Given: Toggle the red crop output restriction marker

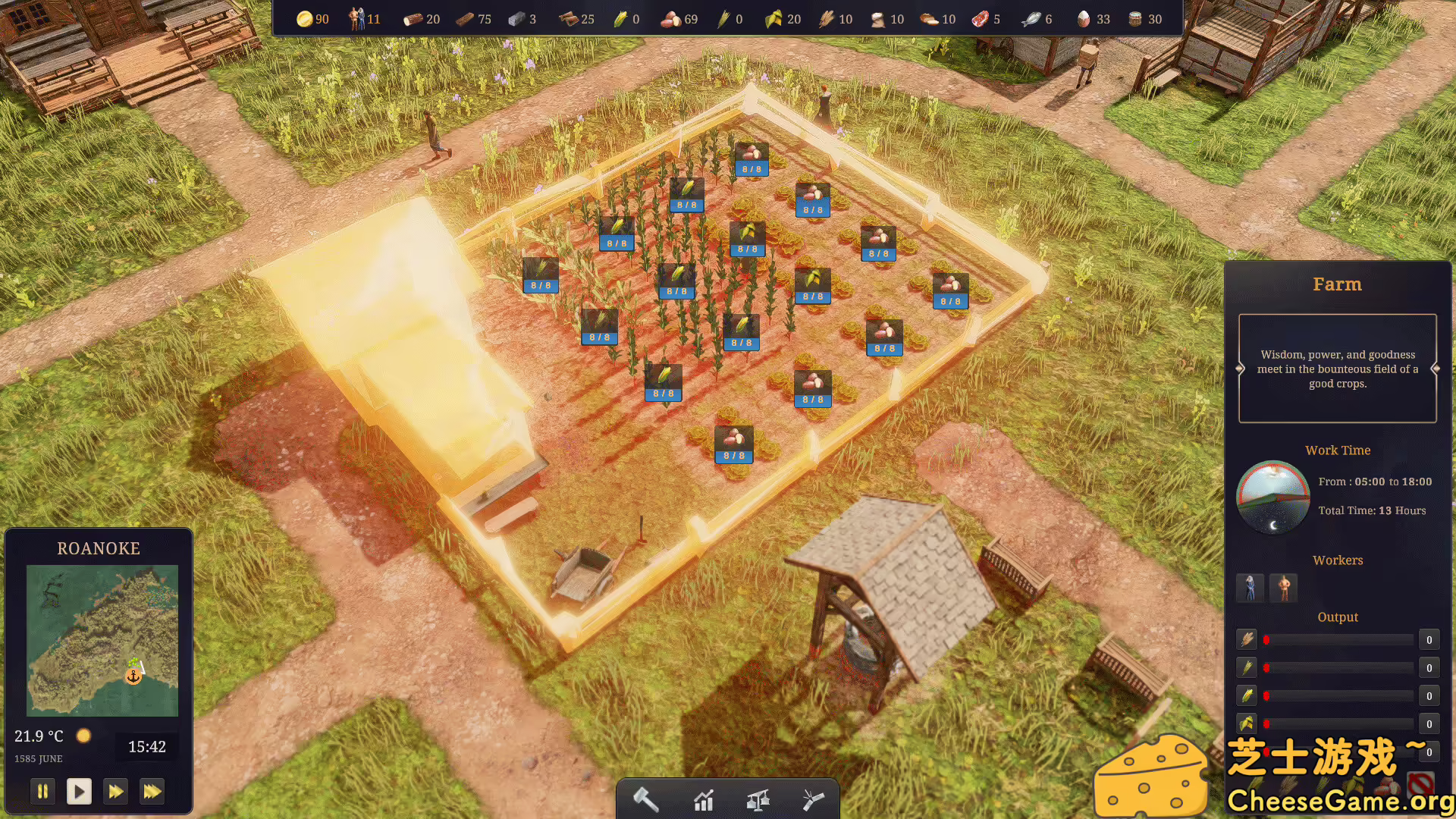Looking at the screenshot, I should click(x=1266, y=640).
